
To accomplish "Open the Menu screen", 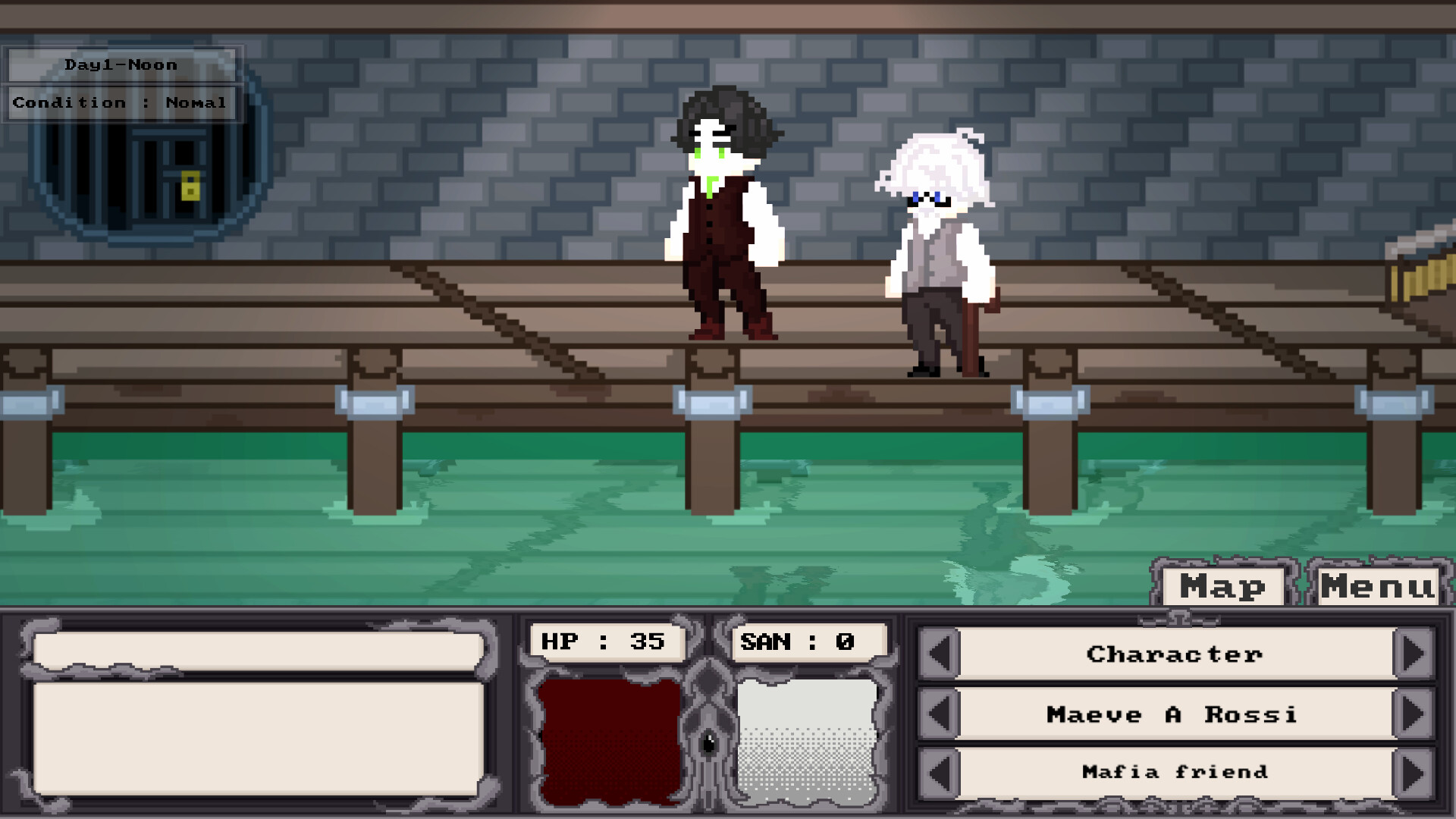I will (x=1378, y=585).
